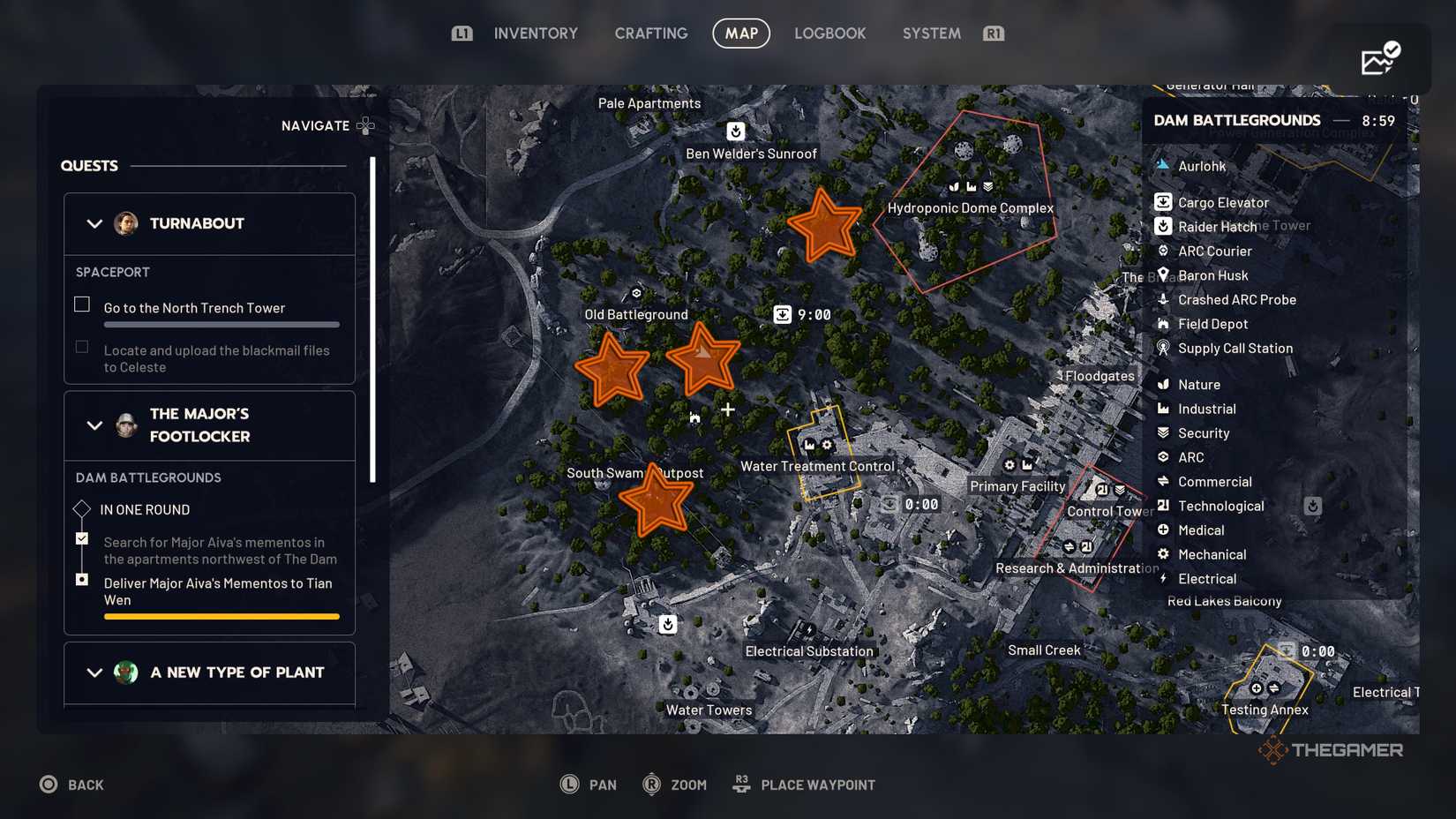Click the Field Depot icon in the legend
This screenshot has width=1456, height=819.
click(x=1164, y=325)
